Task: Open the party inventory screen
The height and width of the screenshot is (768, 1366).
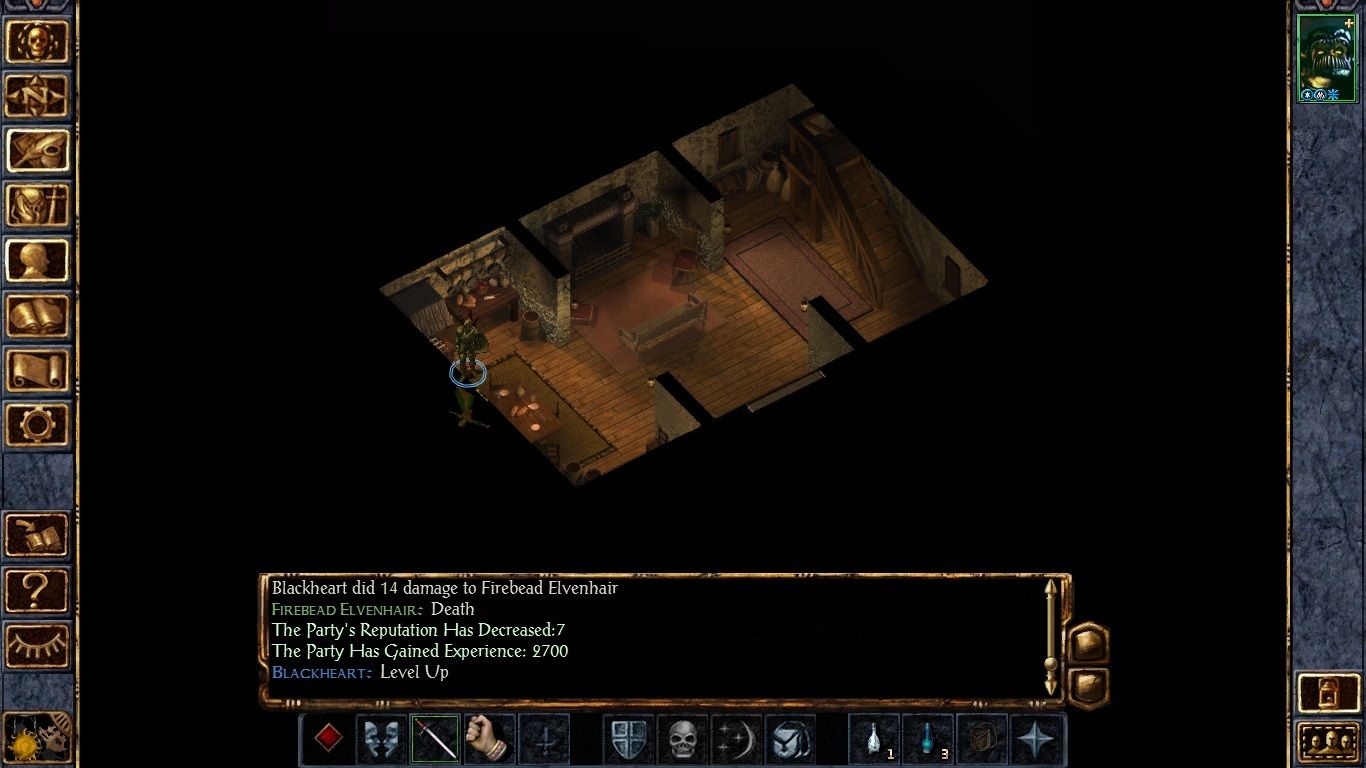Action: pyautogui.click(x=38, y=207)
